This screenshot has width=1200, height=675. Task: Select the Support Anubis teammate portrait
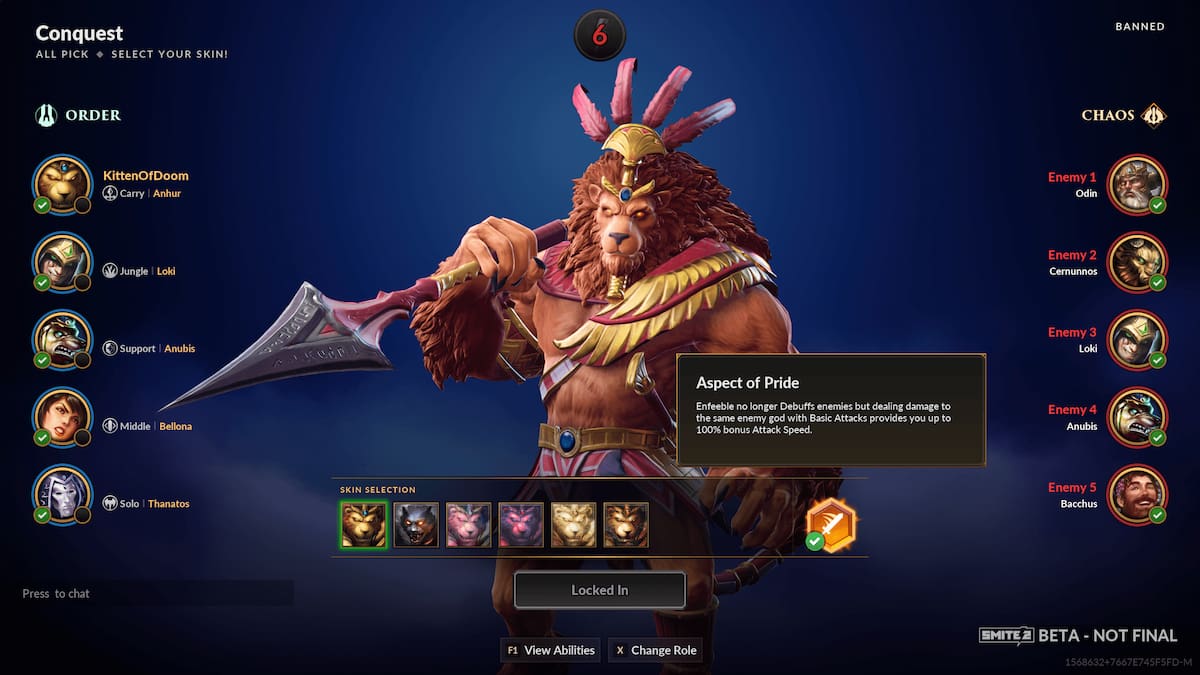click(x=62, y=340)
